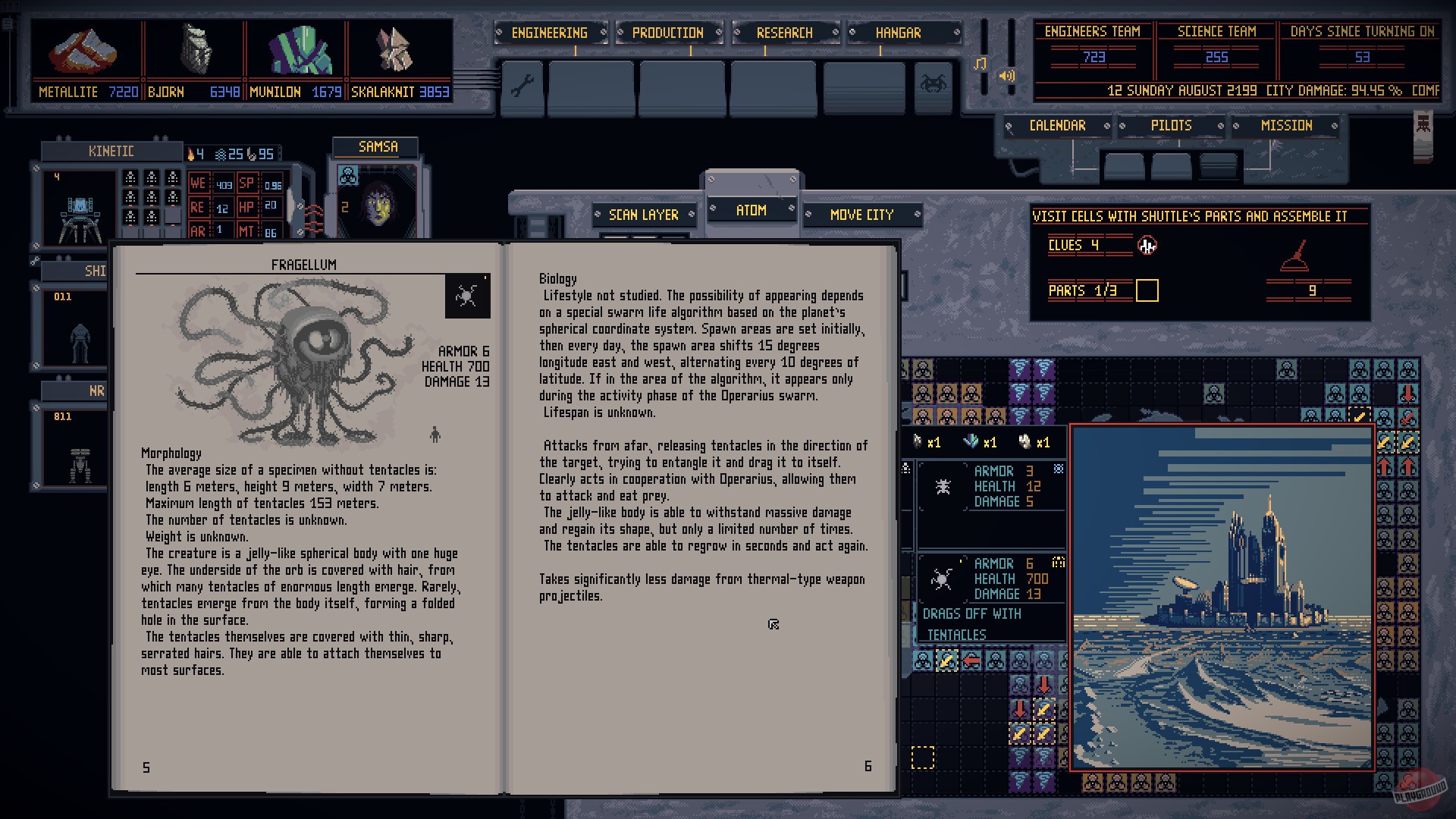Screen dimensions: 1456x819
Task: Click the skull icon on the Fragellum bestiary page
Action: [467, 296]
